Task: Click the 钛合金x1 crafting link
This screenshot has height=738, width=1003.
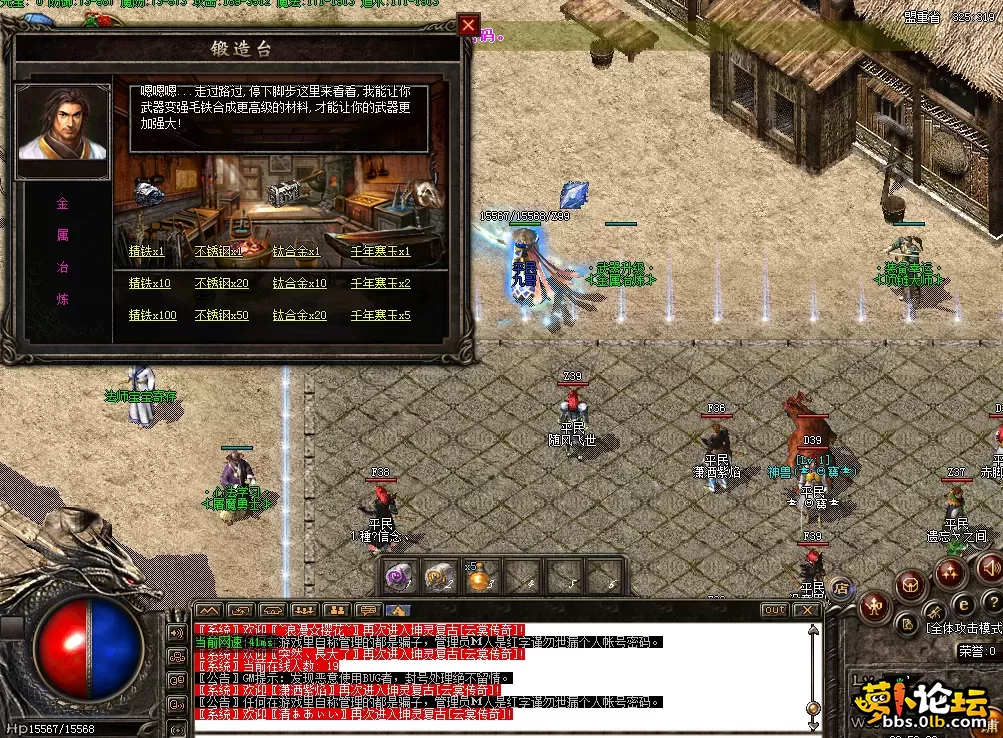Action: tap(296, 252)
